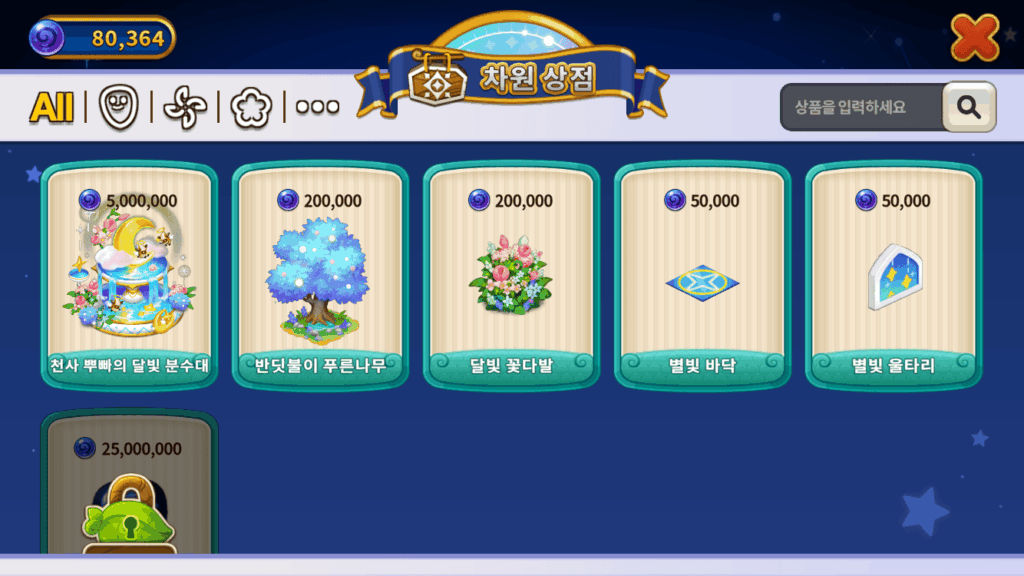Choose the flower-shaped category tab
The width and height of the screenshot is (1024, 576).
pos(250,107)
